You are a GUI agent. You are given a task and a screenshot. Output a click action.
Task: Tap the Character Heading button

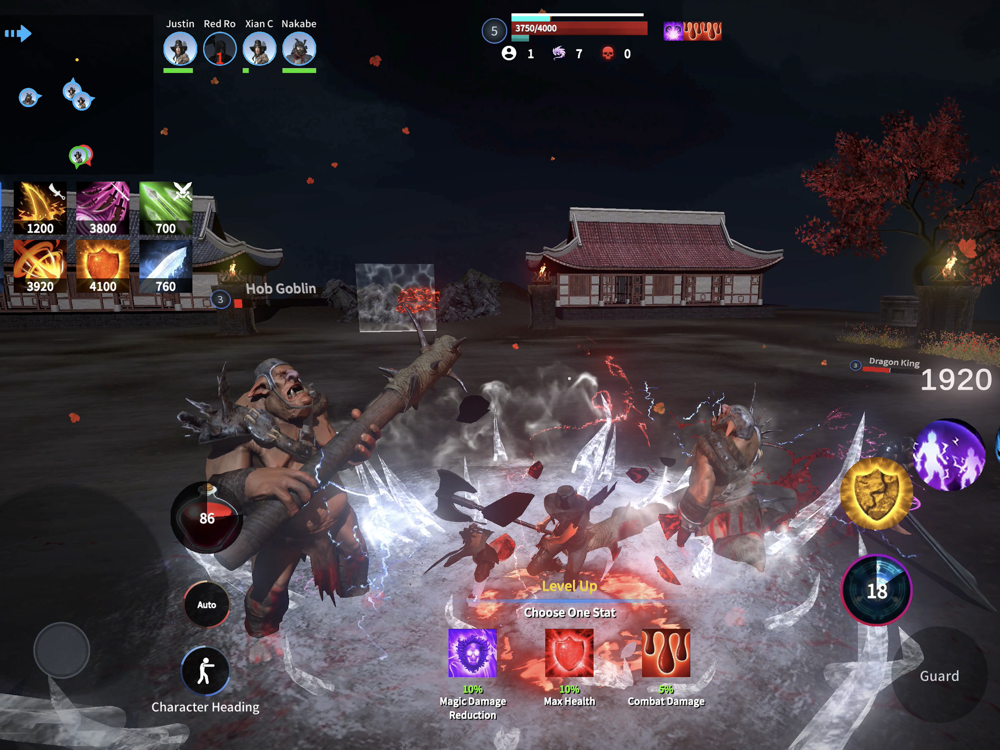(x=205, y=672)
